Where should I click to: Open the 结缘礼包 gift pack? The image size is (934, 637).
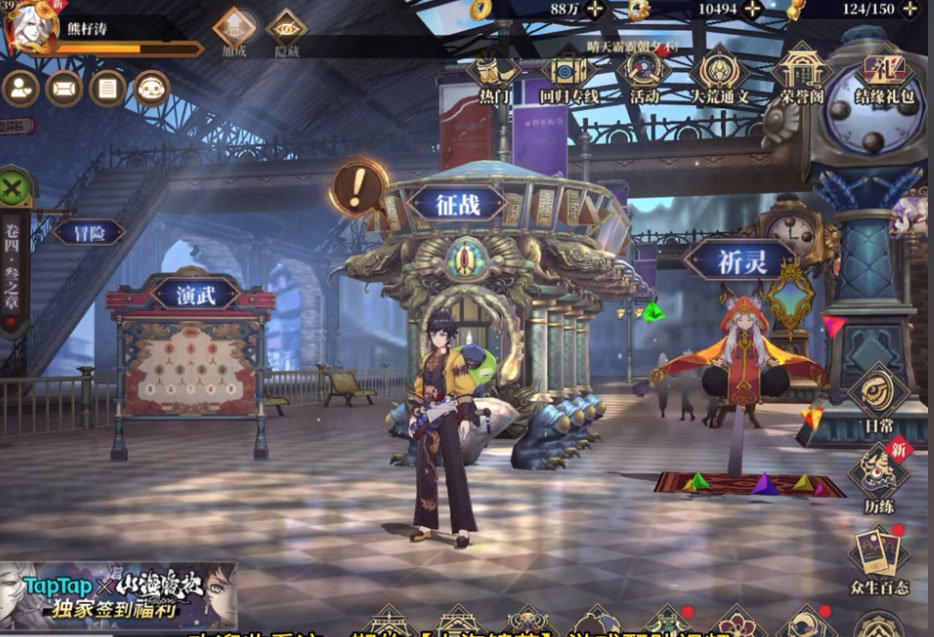[884, 78]
